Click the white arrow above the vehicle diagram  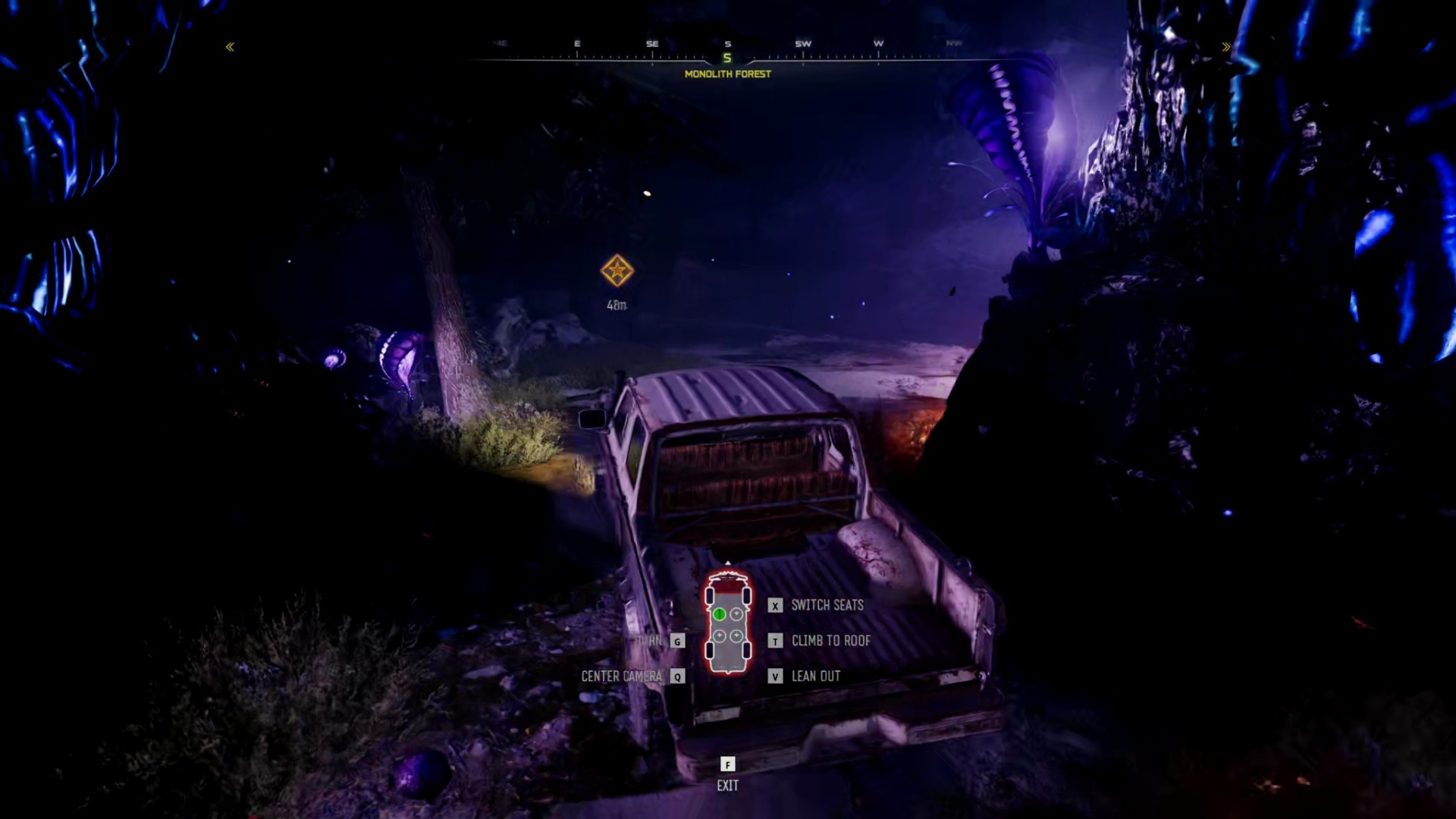point(728,563)
